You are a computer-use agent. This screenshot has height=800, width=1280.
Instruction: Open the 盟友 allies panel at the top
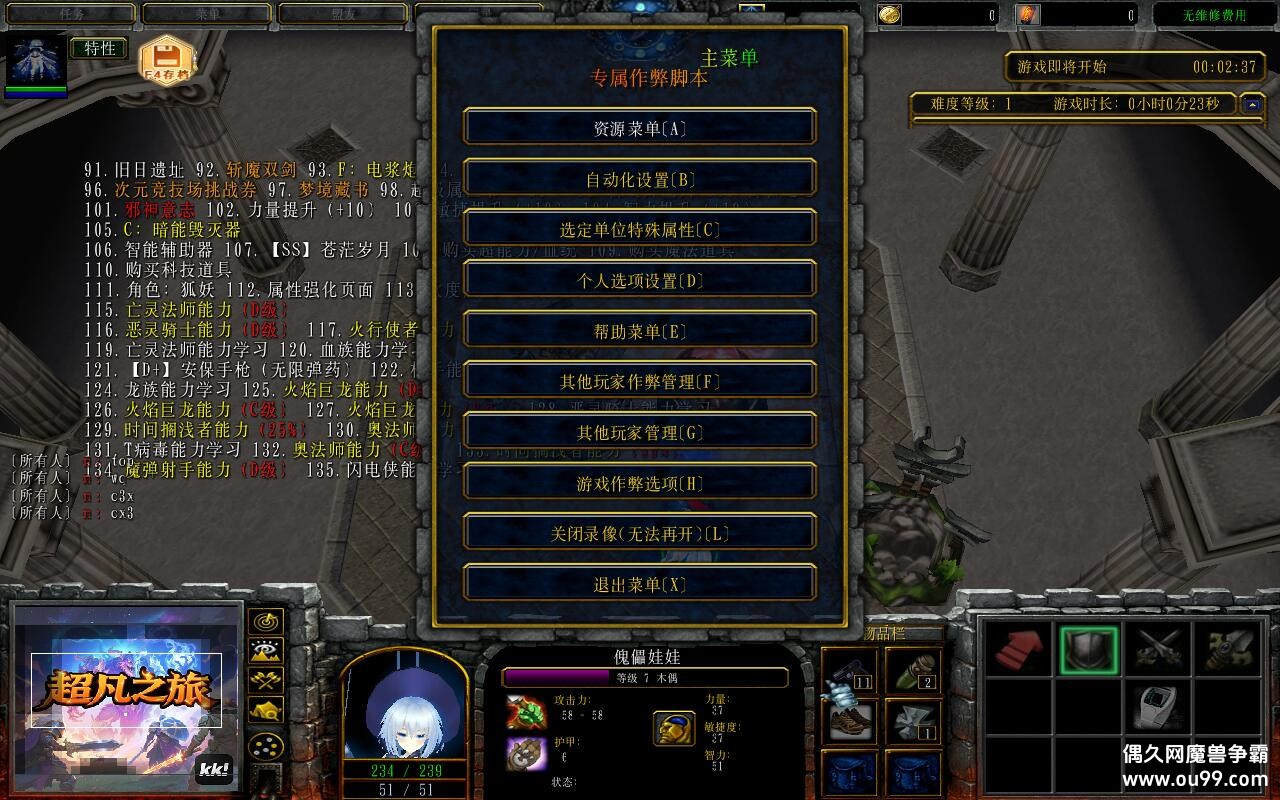(341, 14)
